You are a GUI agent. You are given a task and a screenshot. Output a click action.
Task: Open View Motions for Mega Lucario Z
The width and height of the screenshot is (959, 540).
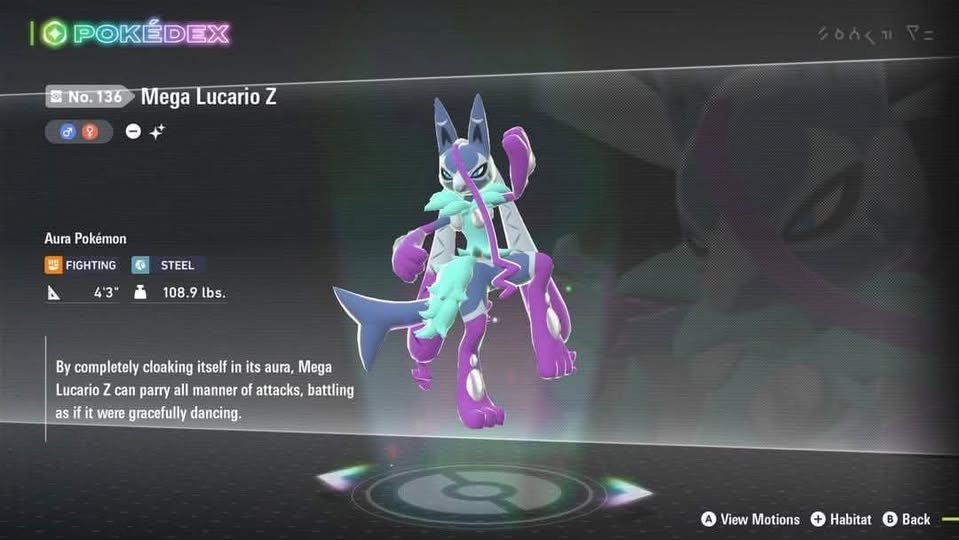coord(750,519)
